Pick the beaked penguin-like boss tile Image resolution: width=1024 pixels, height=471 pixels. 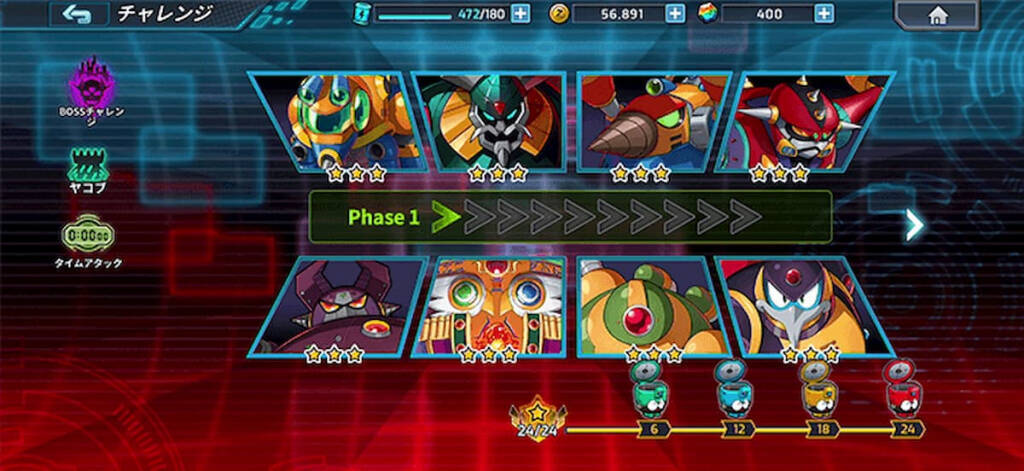click(x=805, y=306)
